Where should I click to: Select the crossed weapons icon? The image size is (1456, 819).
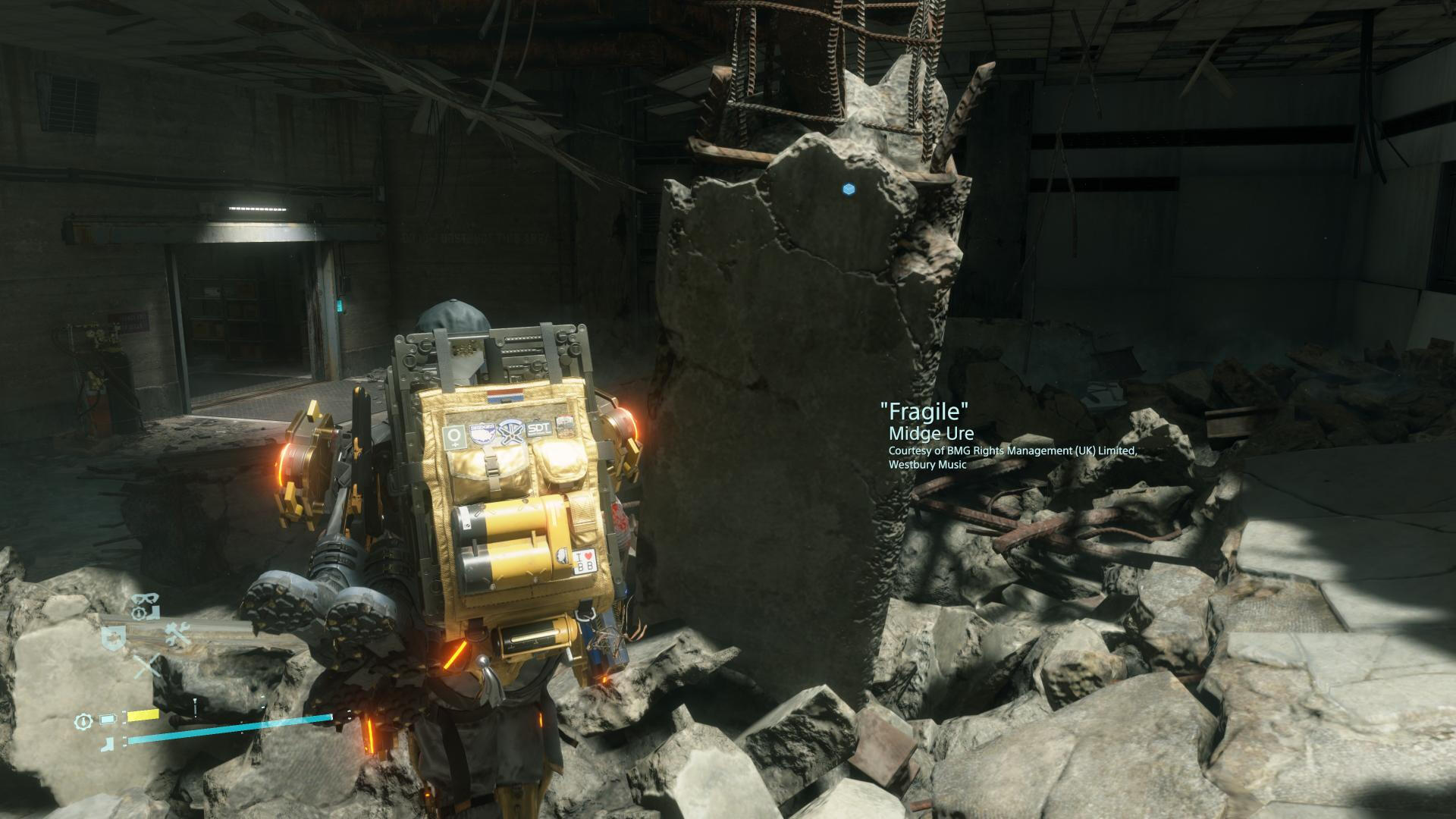pos(148,667)
